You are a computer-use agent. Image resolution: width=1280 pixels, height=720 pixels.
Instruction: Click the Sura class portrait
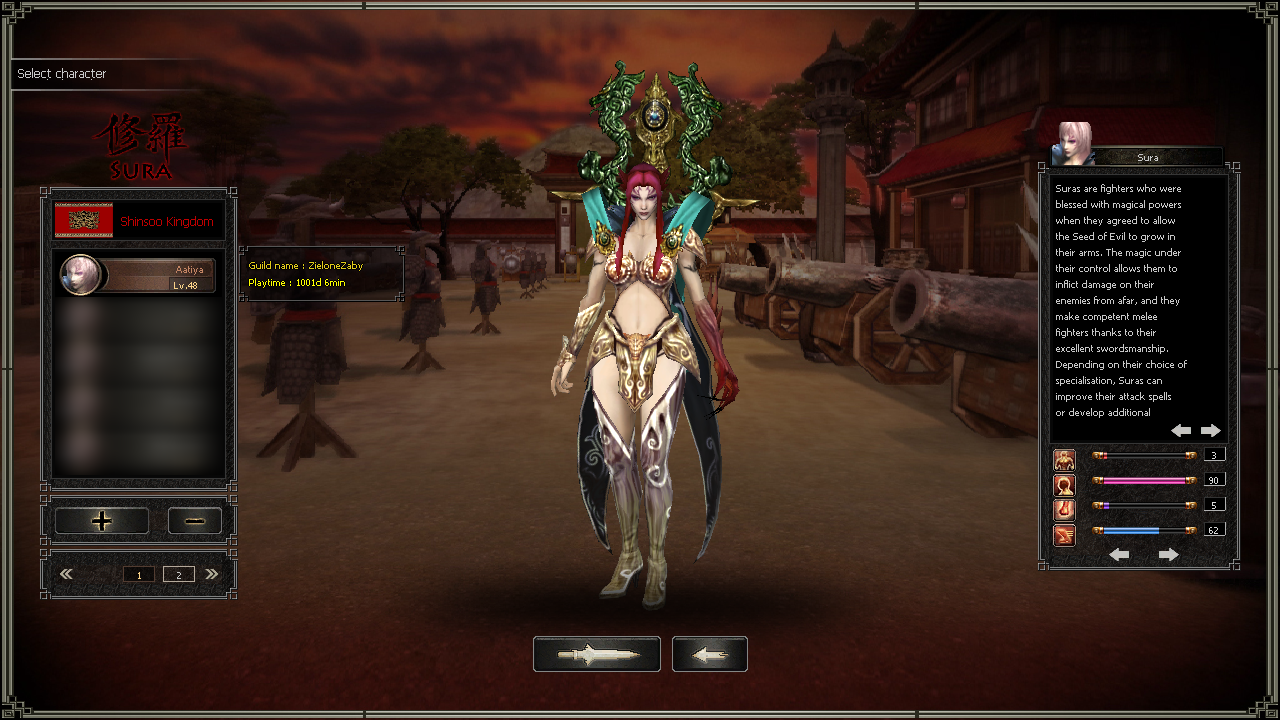click(x=1074, y=143)
